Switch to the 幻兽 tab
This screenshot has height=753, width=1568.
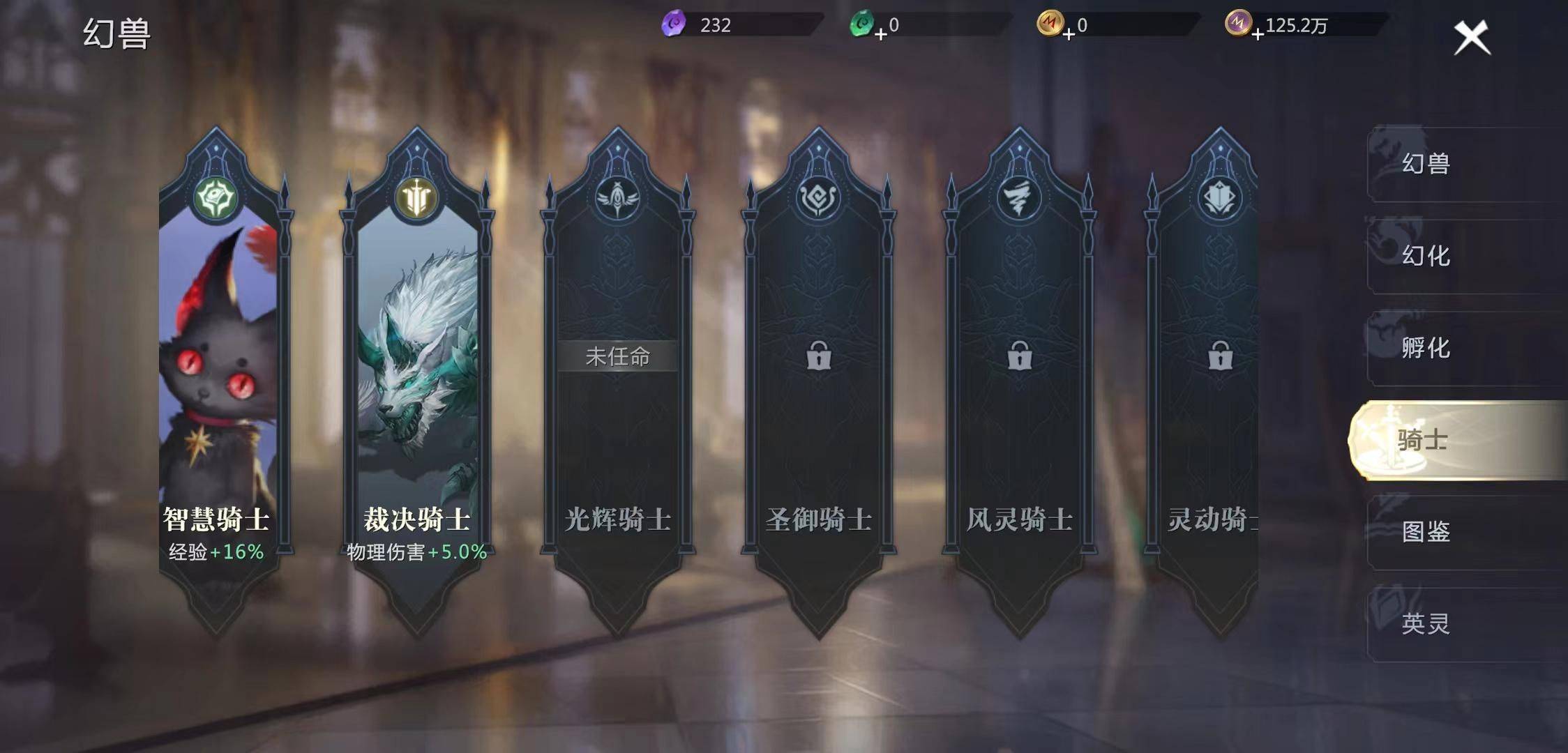(1426, 164)
